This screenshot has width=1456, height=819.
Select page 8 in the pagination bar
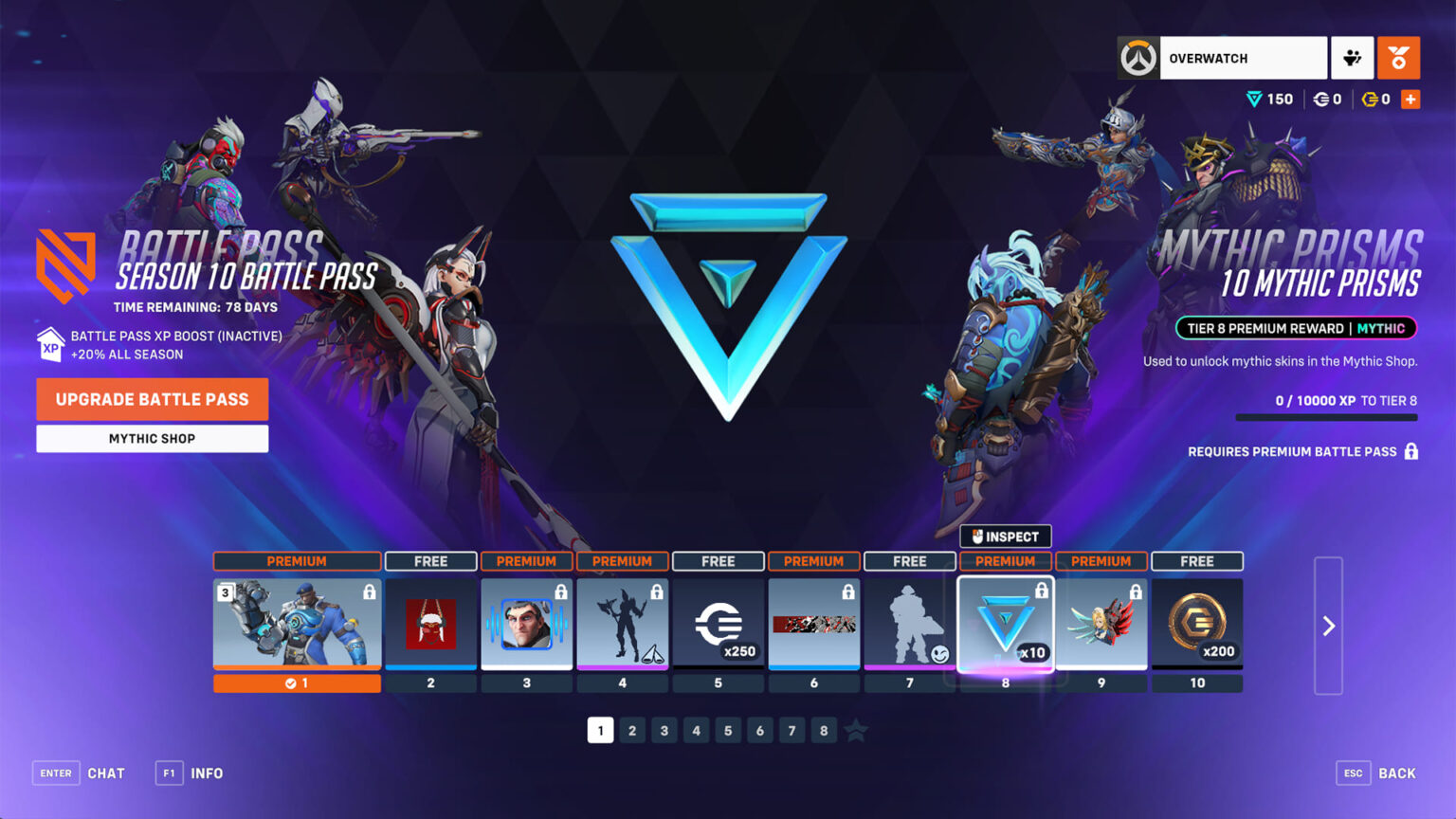pyautogui.click(x=823, y=730)
